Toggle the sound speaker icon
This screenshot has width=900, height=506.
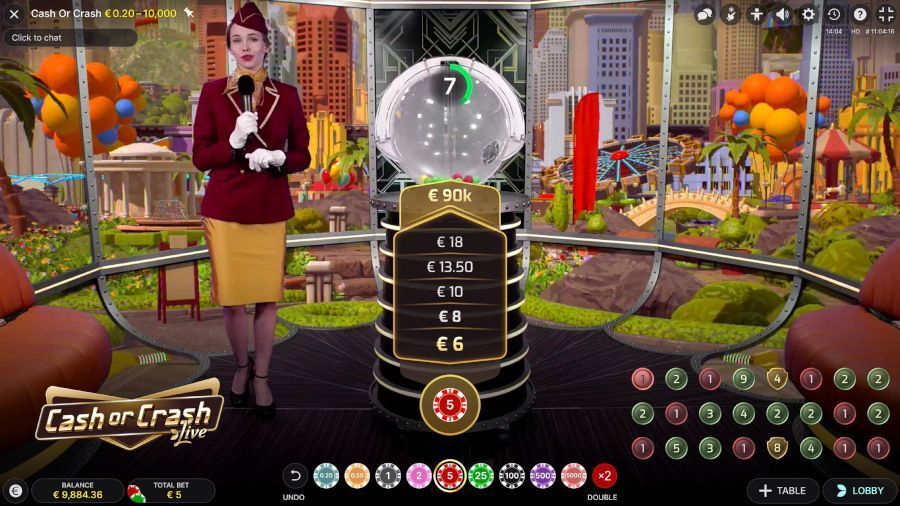point(783,14)
